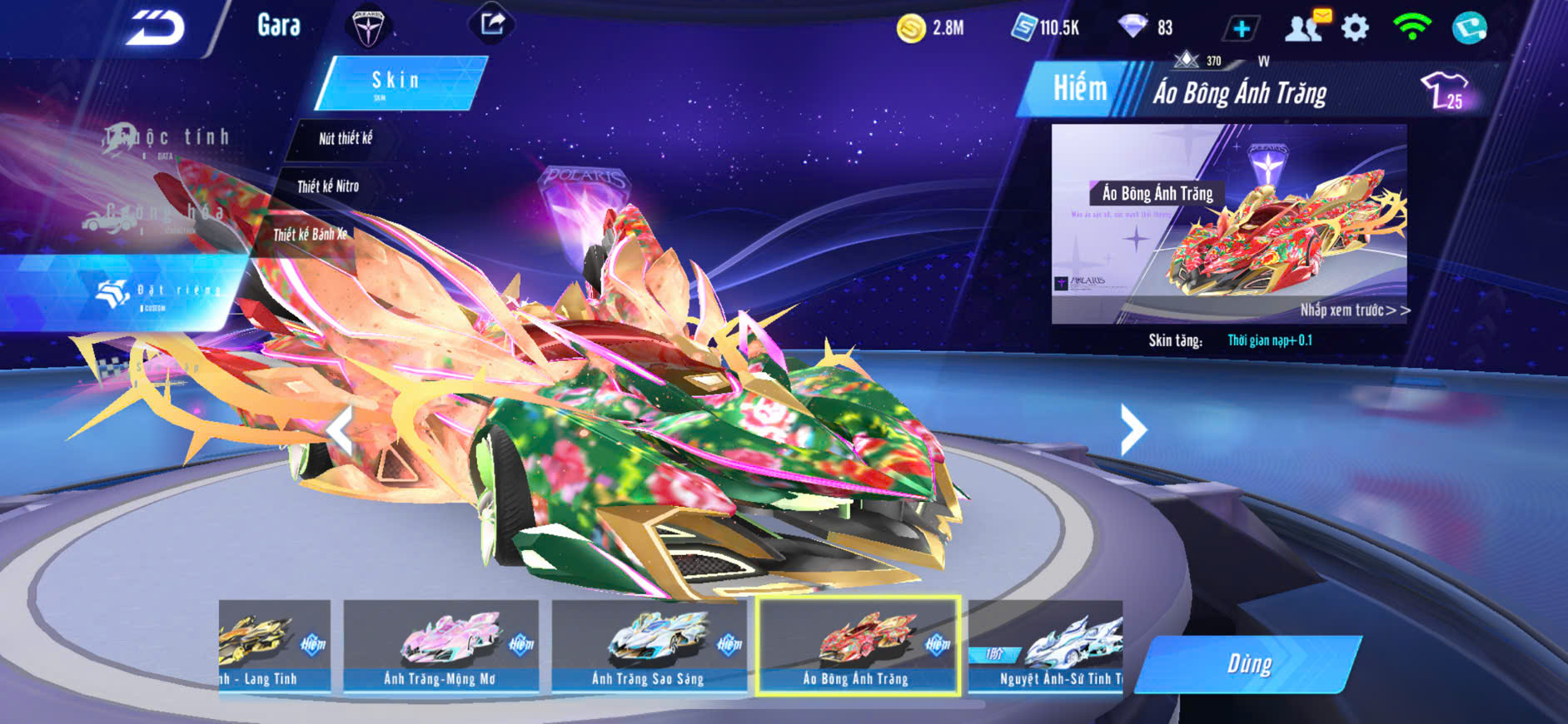
Task: Choose Thiết kế Bánh Xe option
Action: [310, 235]
